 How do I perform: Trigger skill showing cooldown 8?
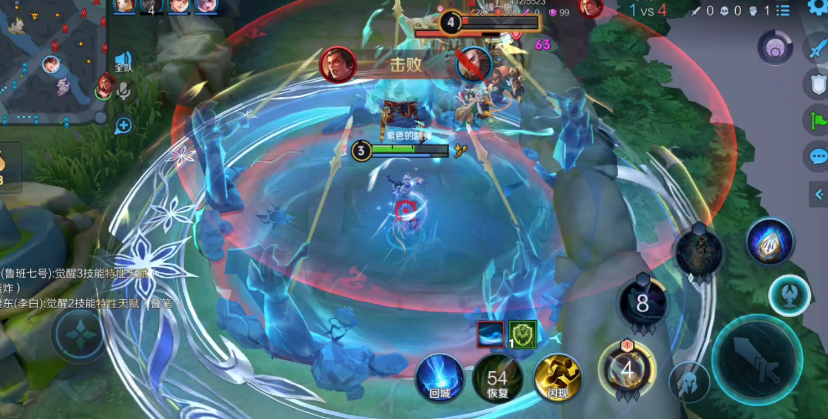[x=642, y=301]
